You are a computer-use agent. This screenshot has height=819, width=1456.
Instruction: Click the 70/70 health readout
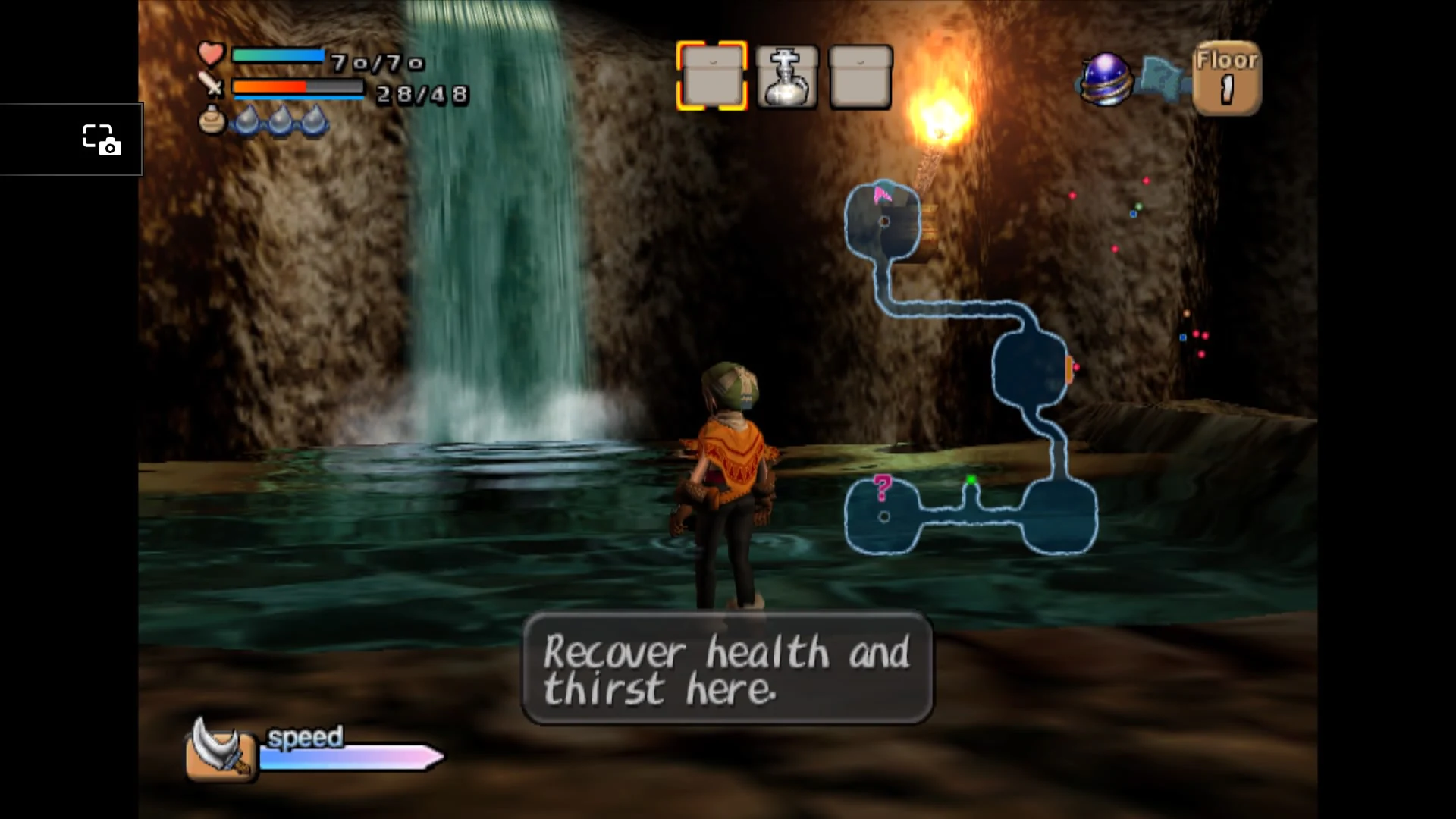click(x=377, y=64)
